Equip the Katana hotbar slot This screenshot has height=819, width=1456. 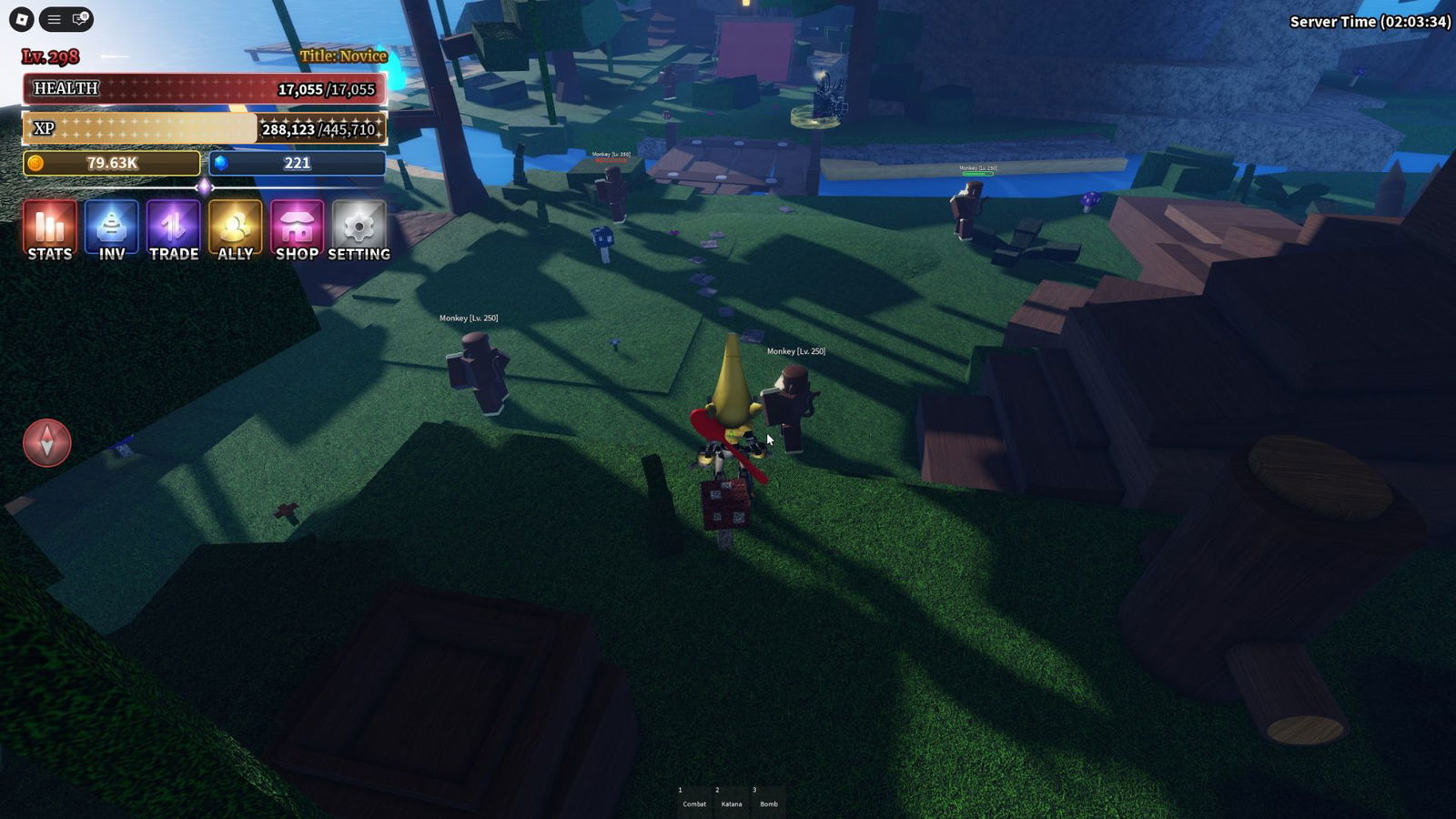click(732, 798)
